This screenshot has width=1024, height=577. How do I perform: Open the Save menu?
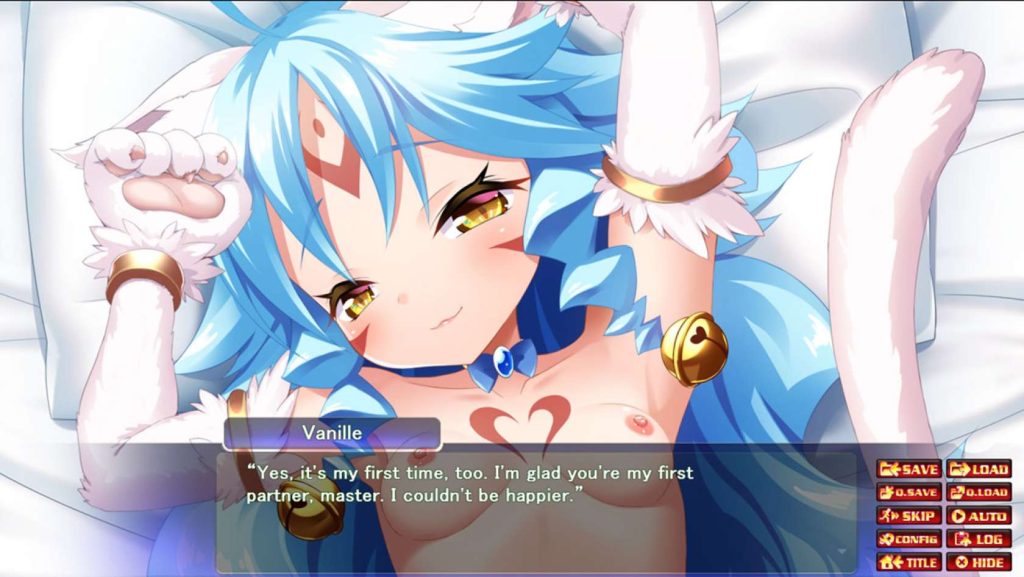coord(908,469)
